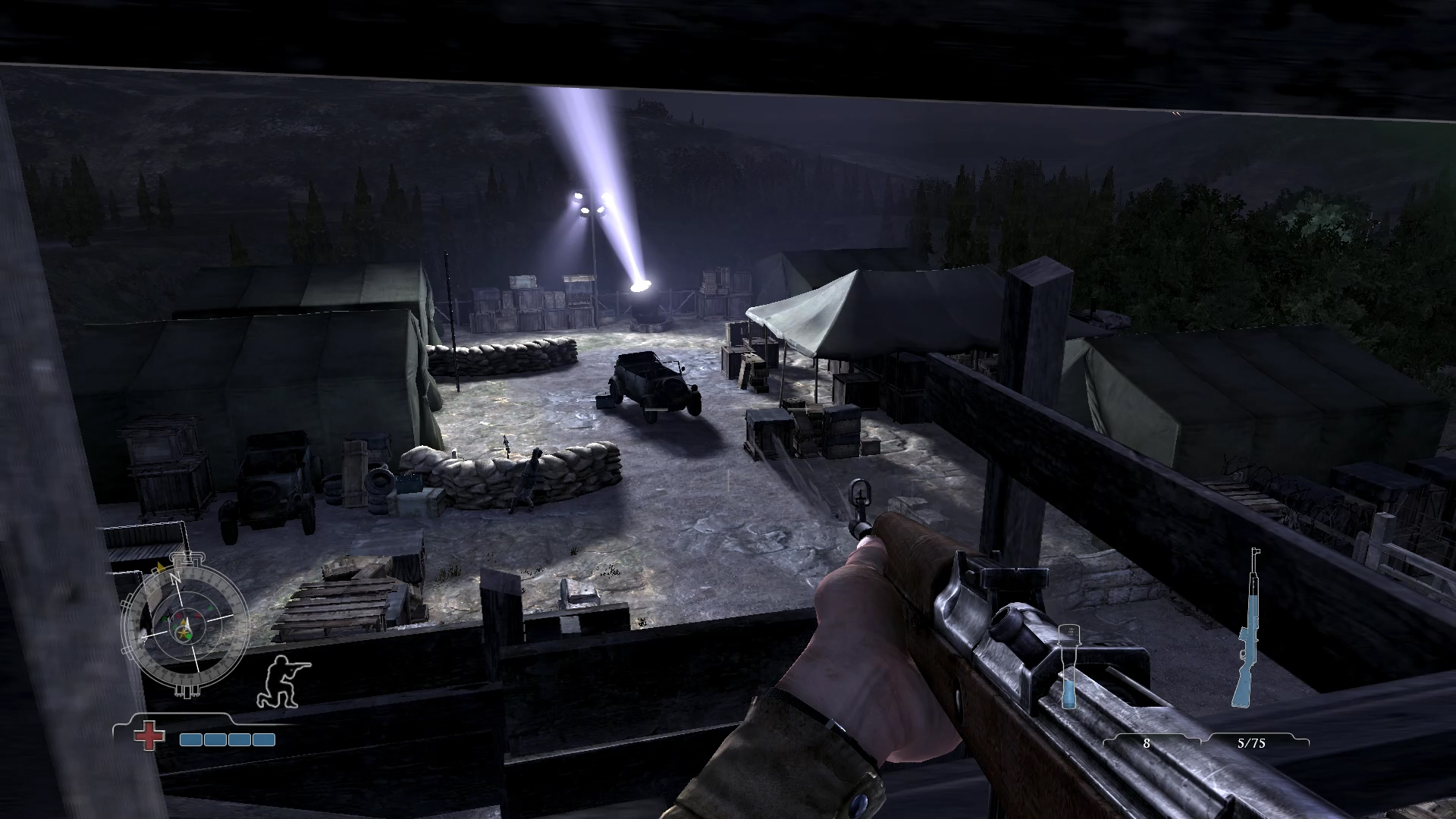Choose the stick grenade icon
Screen dimensions: 1456x819
(1069, 666)
